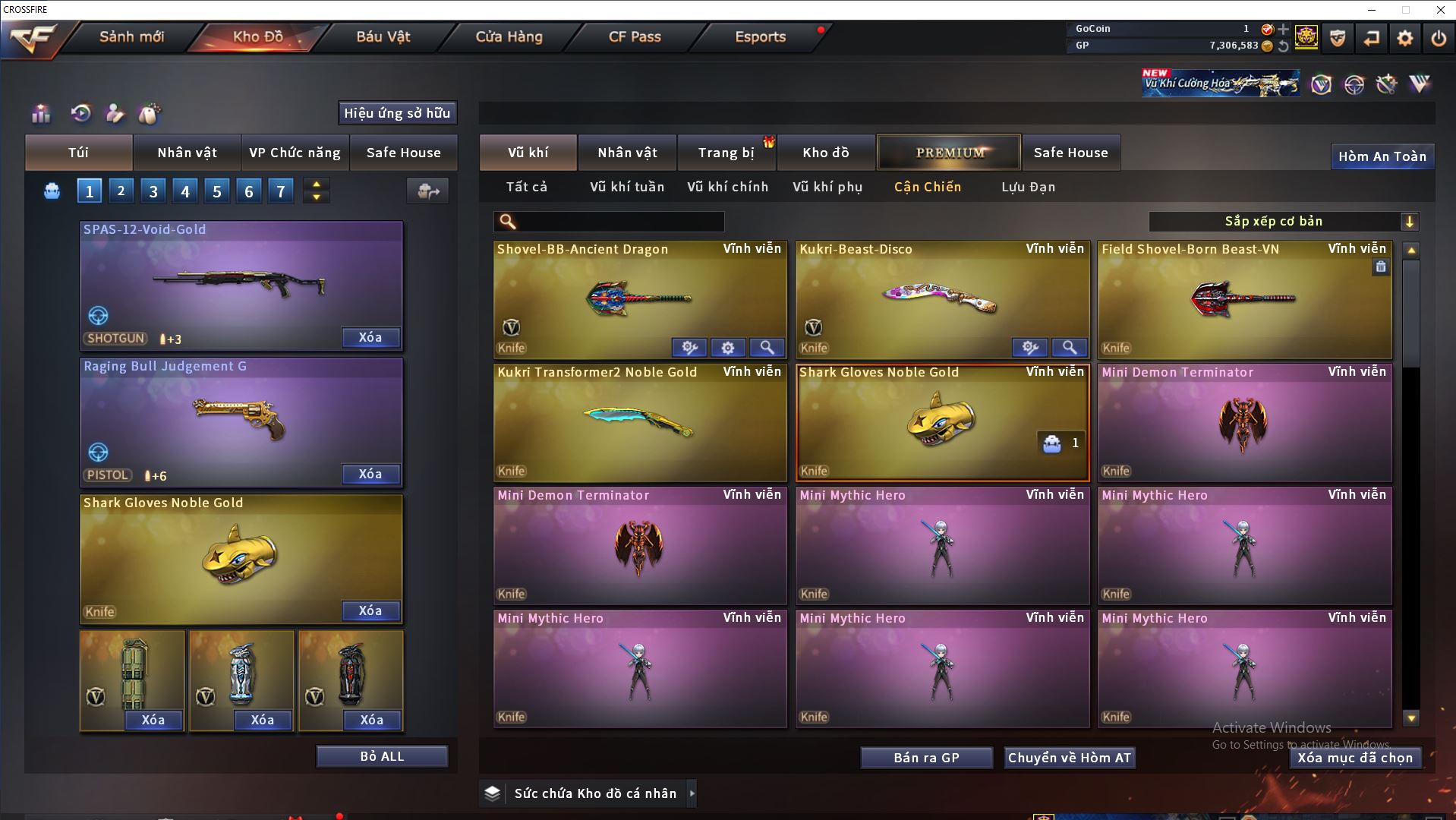
Task: Show the Lựu Đạn grenade category
Action: 1028,187
